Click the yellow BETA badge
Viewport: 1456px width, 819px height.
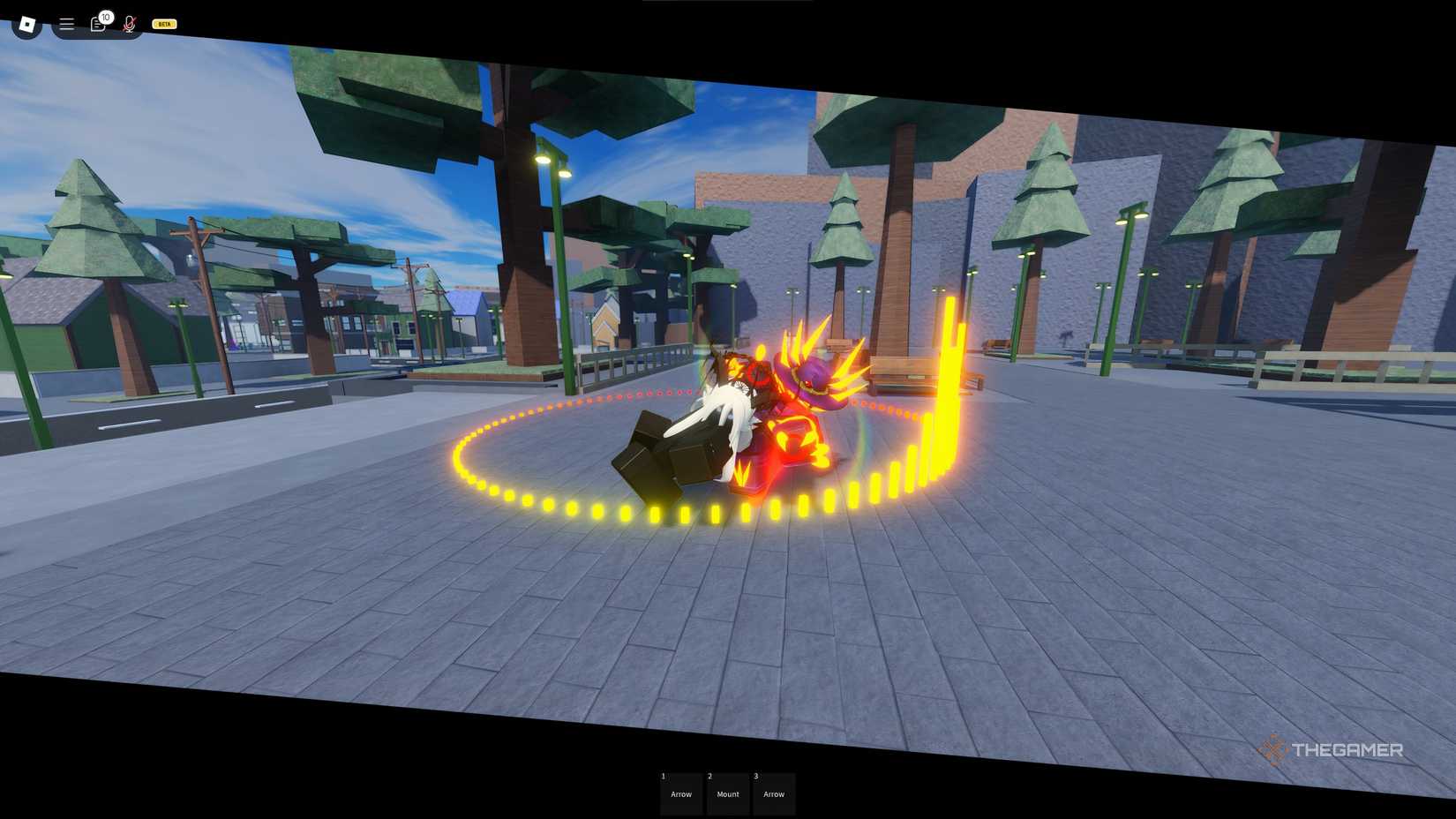click(x=163, y=24)
